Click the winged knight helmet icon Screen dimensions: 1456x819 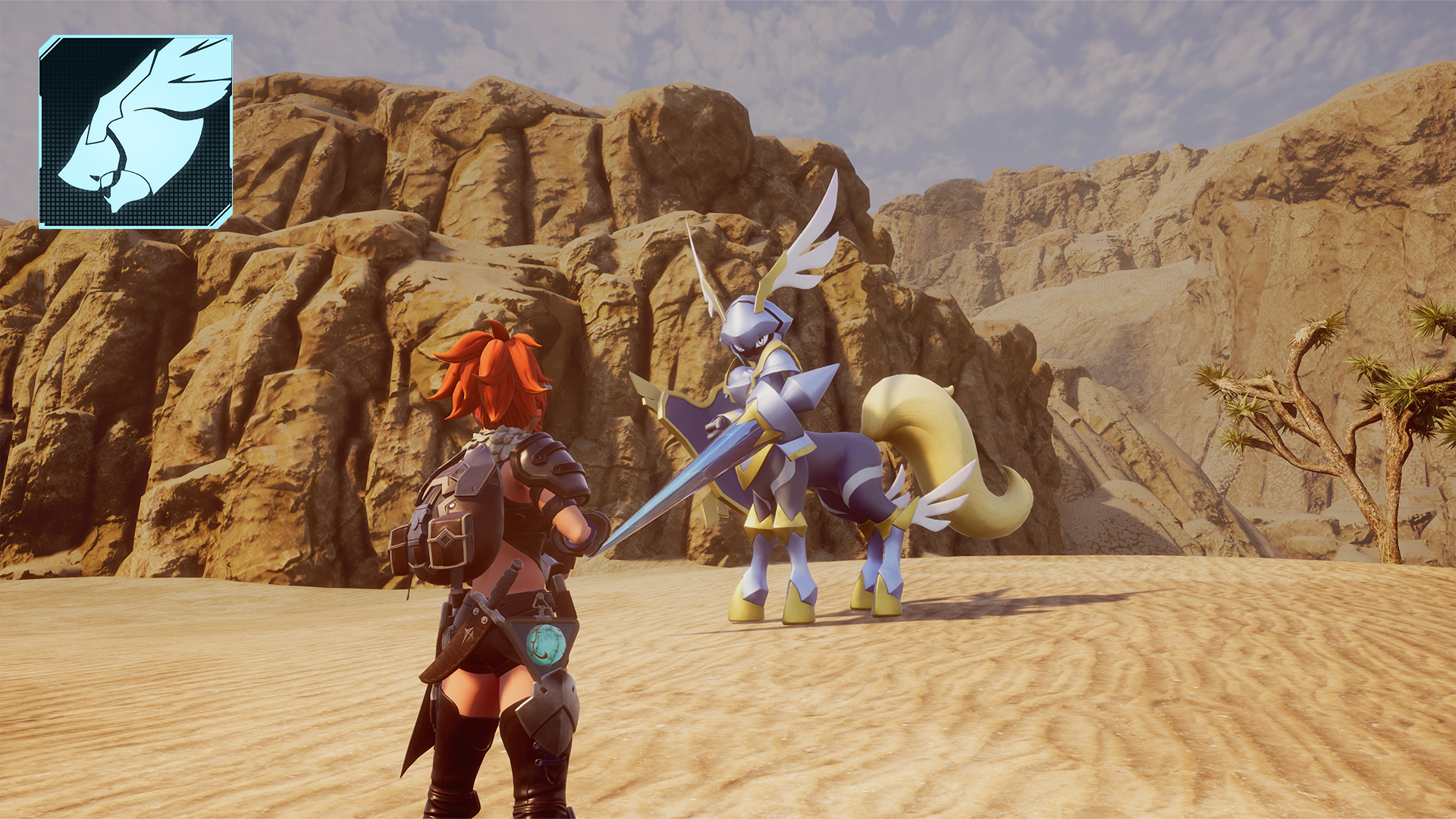136,132
